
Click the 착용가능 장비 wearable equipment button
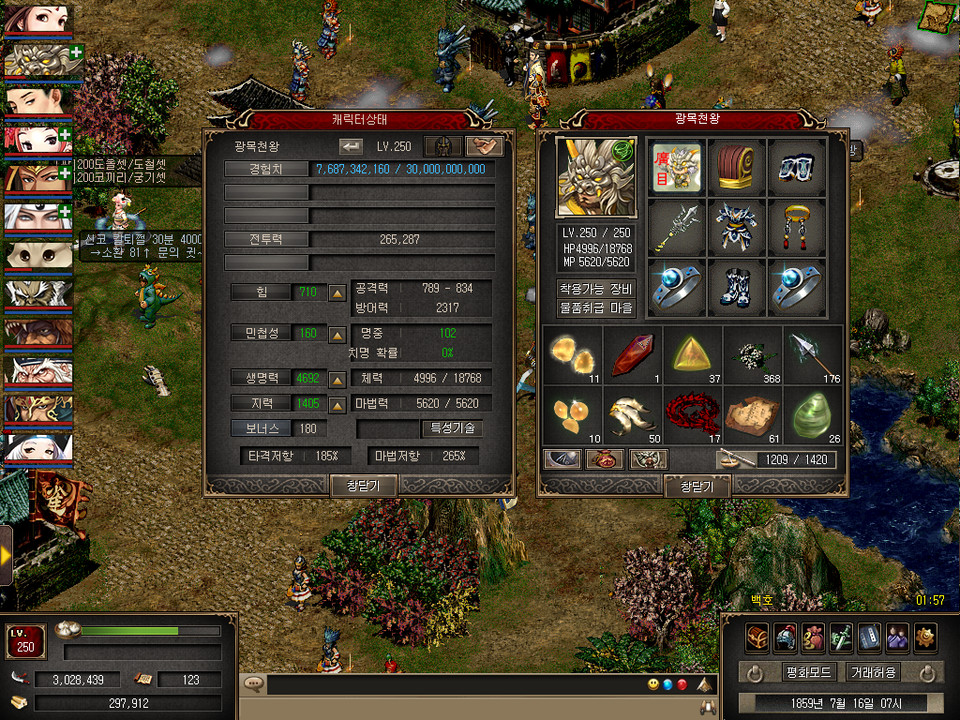597,288
